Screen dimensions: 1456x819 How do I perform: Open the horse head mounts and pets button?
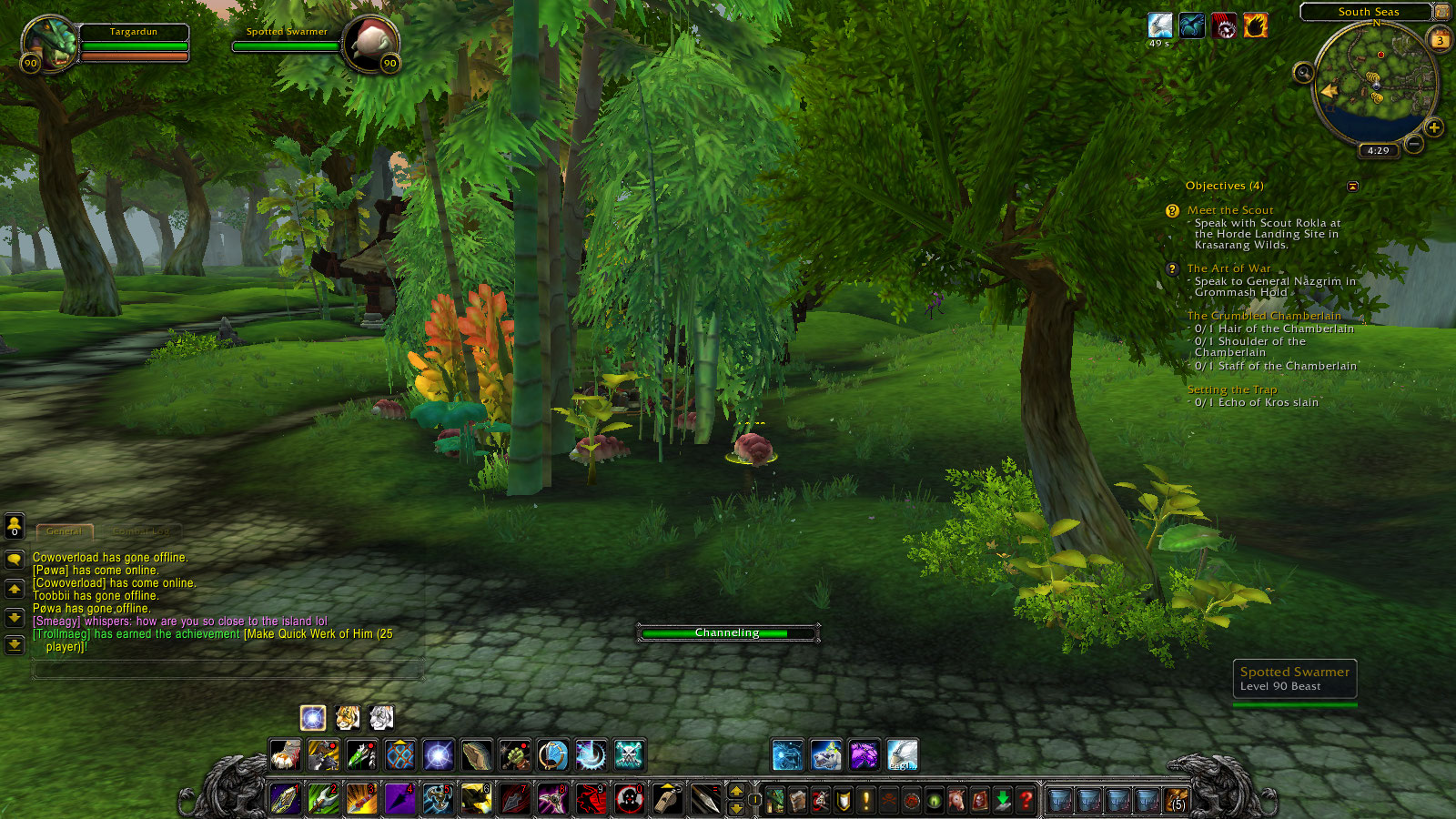click(957, 800)
